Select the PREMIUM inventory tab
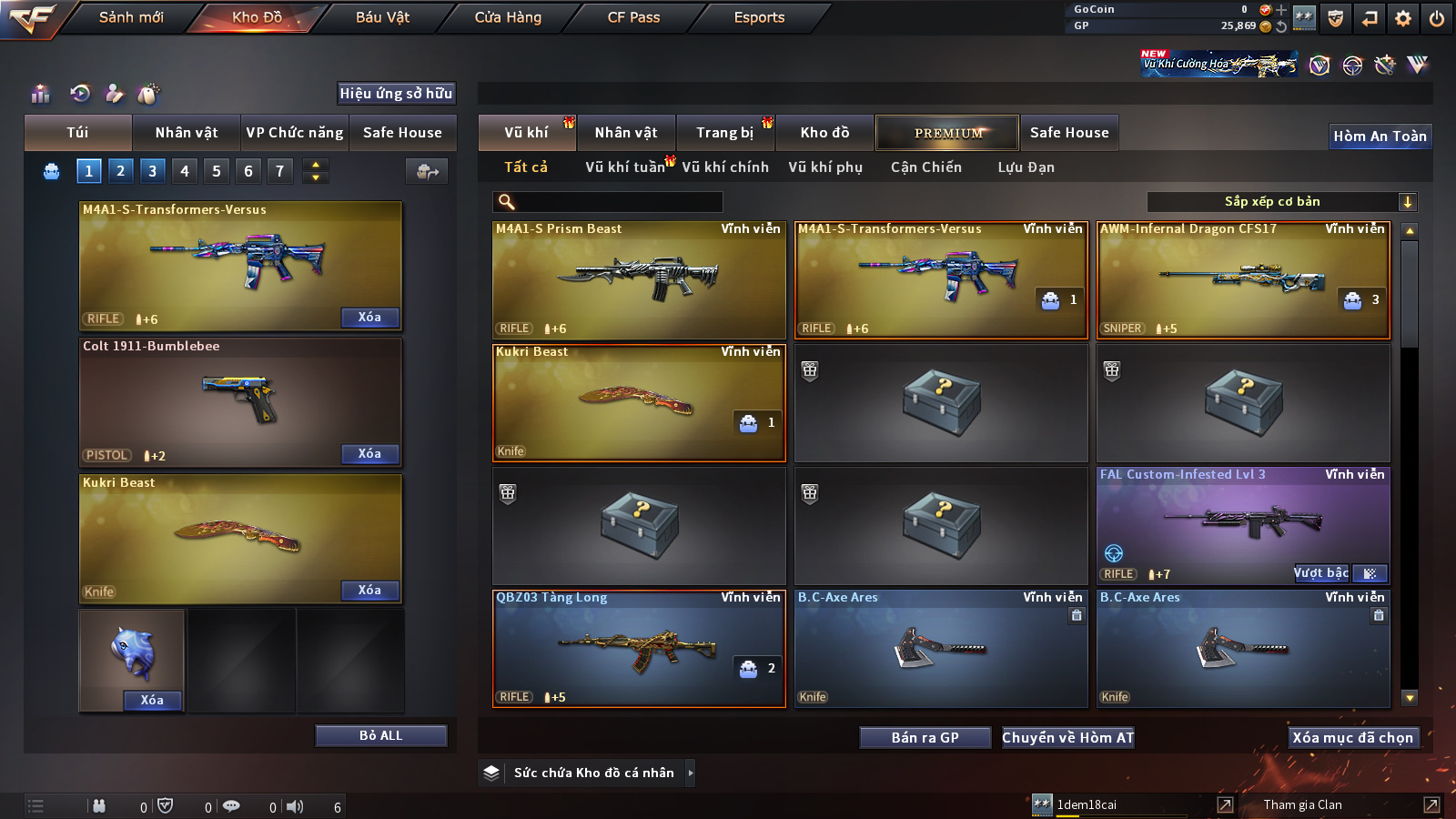 click(x=947, y=133)
